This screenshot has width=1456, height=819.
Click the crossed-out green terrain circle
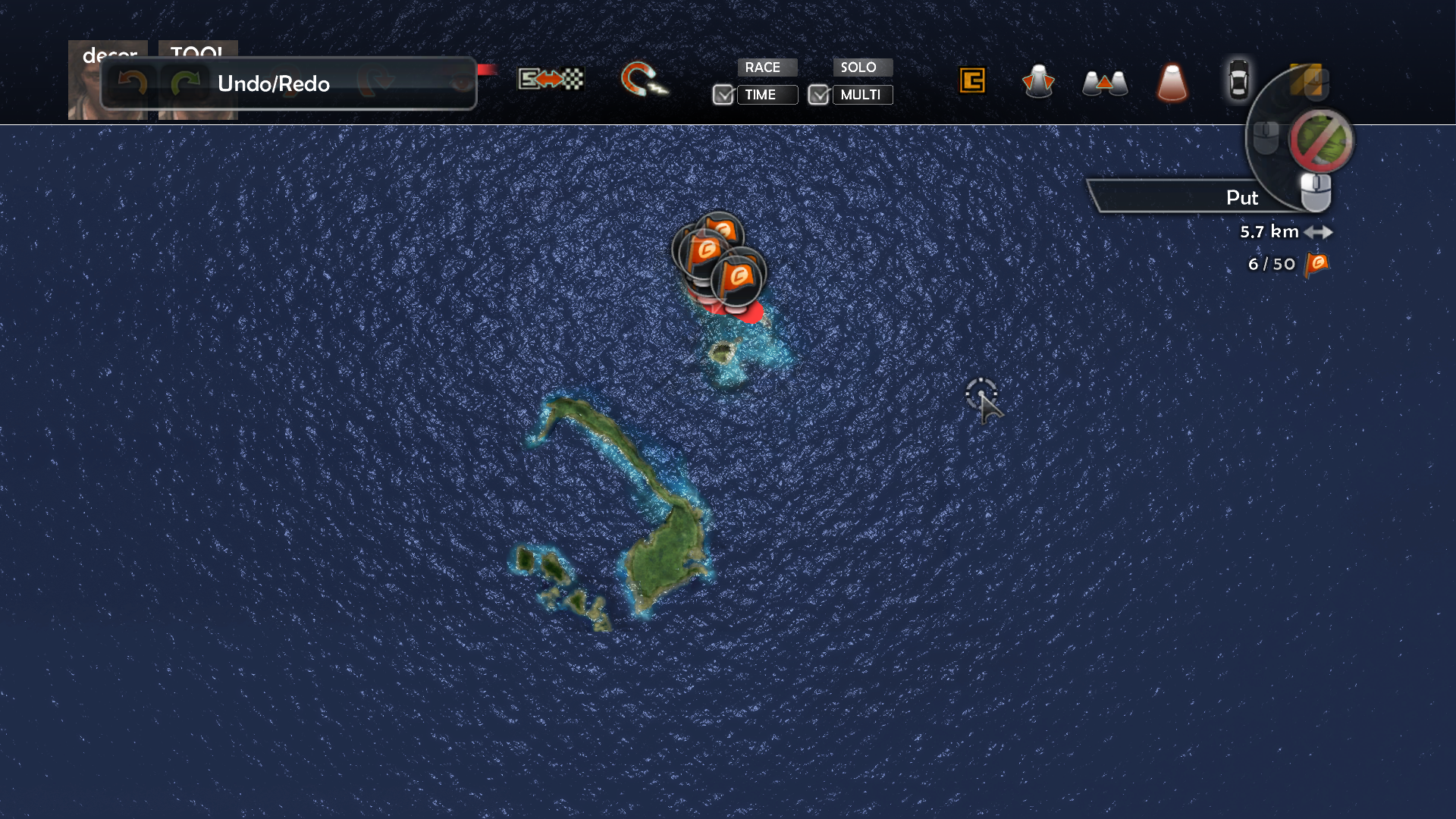[1321, 141]
